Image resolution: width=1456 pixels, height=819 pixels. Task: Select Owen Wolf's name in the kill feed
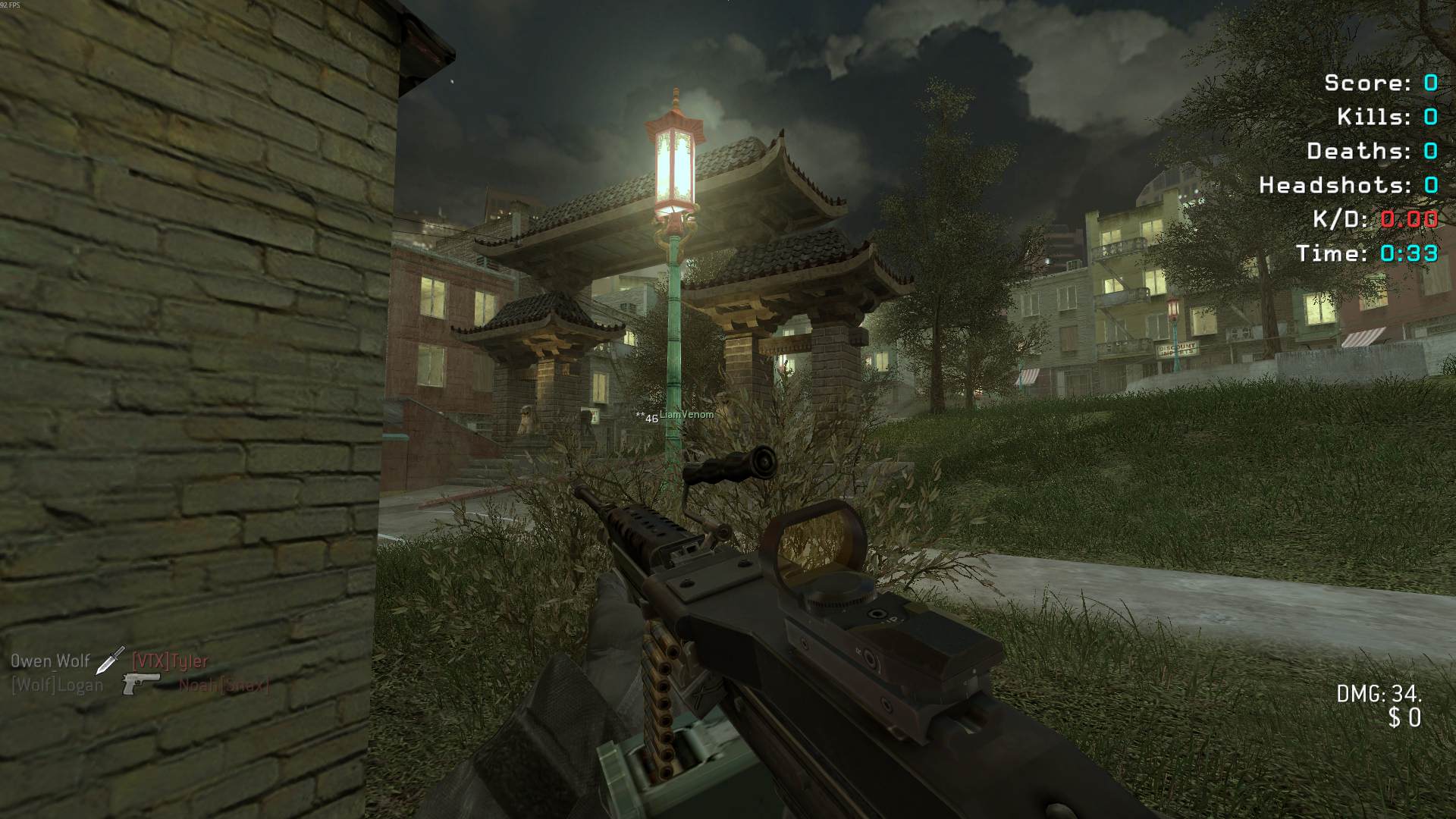pos(50,661)
